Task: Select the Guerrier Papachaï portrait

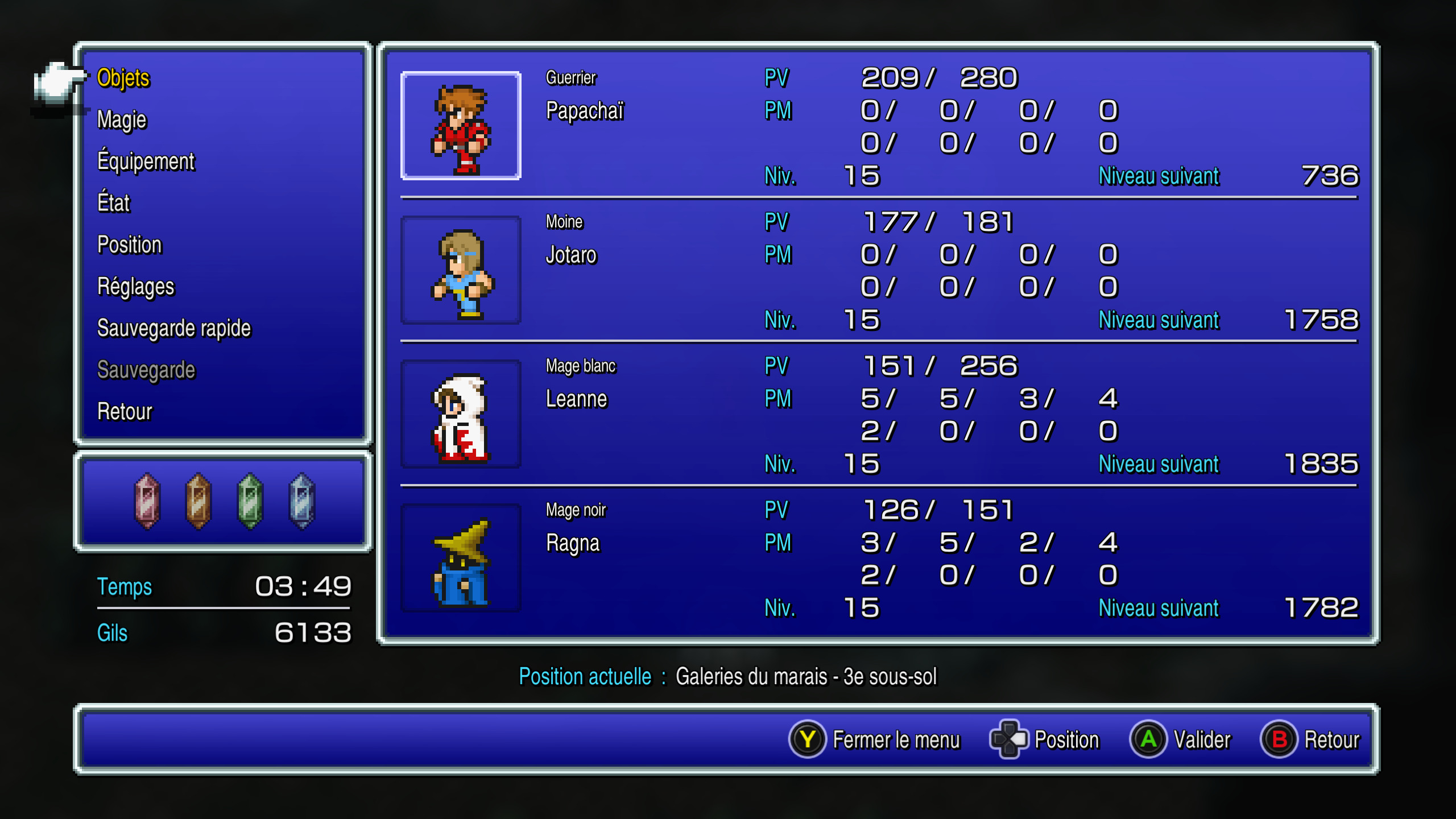Action: coord(461,126)
